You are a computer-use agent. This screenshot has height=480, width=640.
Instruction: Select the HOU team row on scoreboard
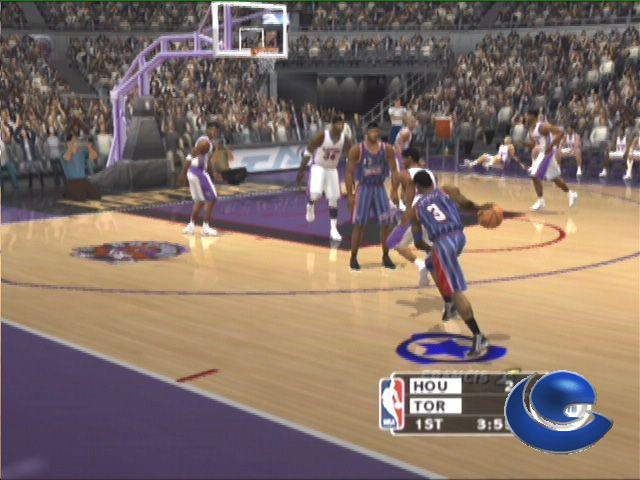tap(436, 386)
